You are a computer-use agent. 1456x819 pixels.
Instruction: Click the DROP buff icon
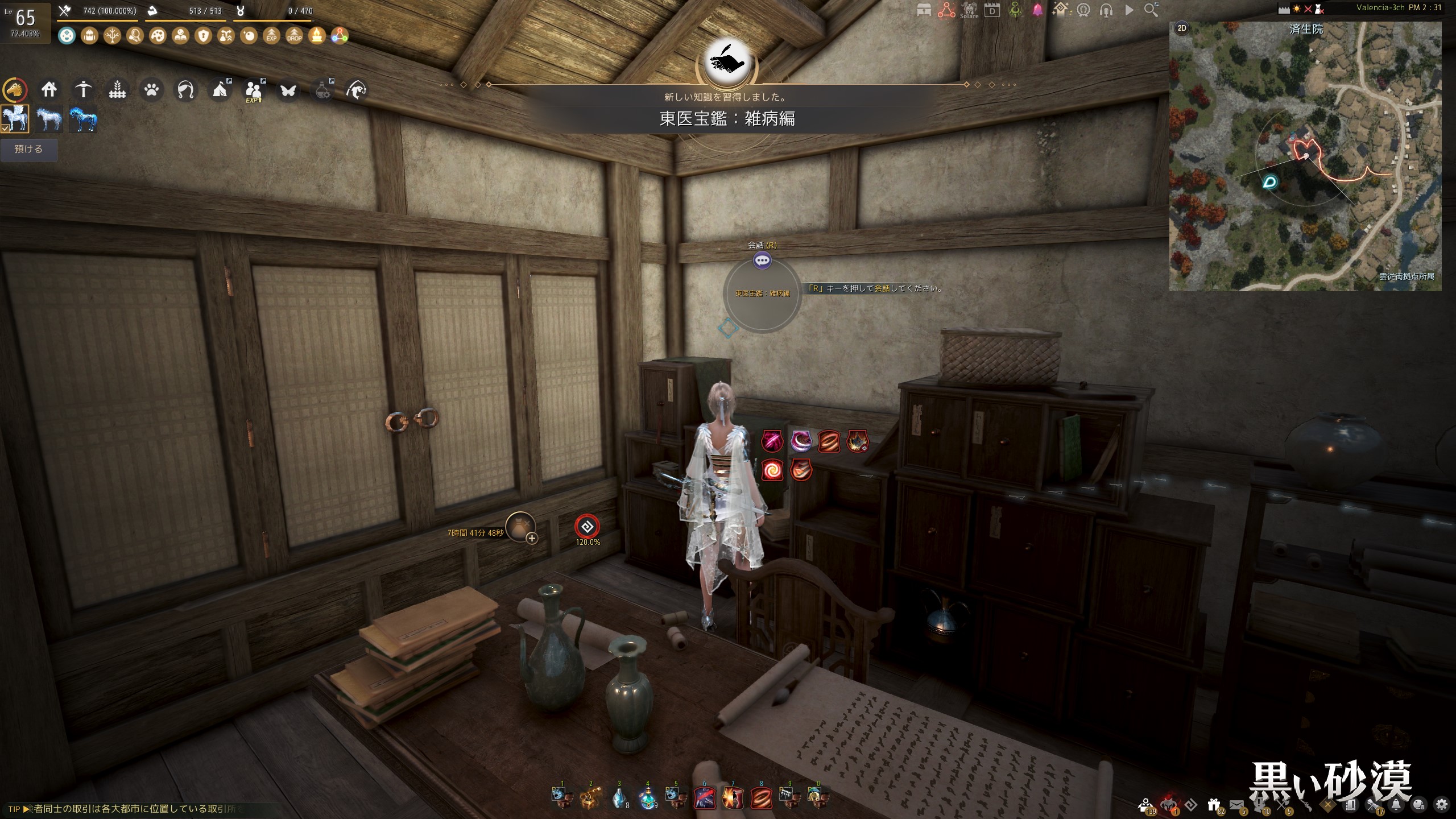pyautogui.click(x=294, y=36)
